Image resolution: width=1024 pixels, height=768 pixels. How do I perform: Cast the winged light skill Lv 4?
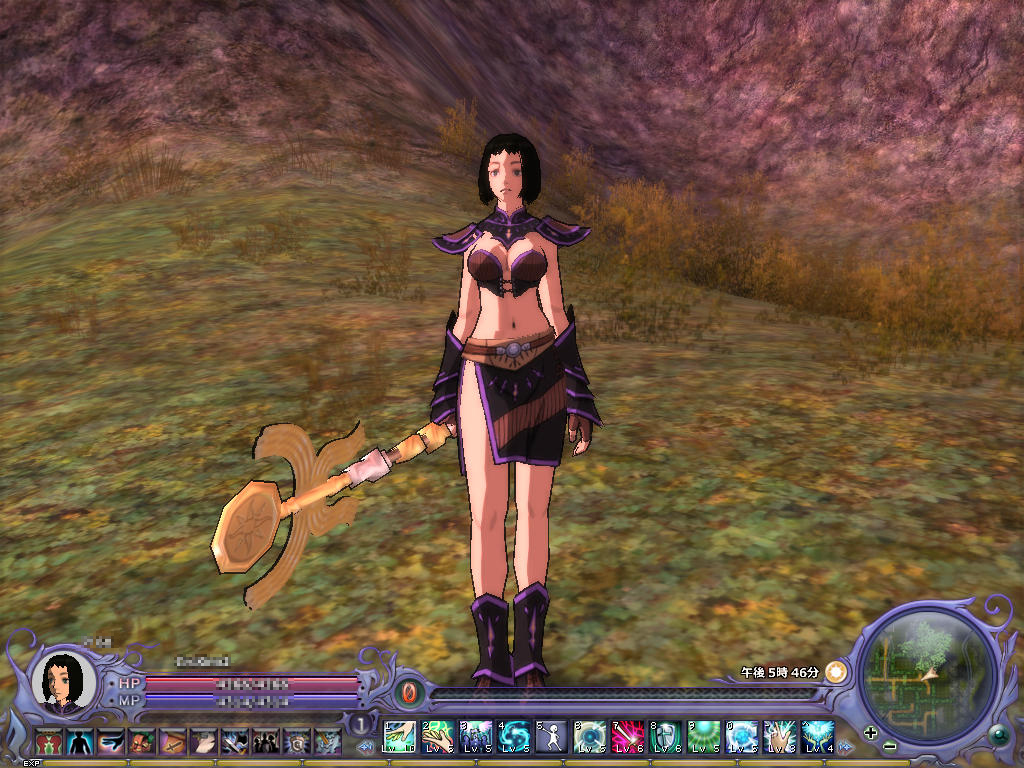[x=817, y=736]
